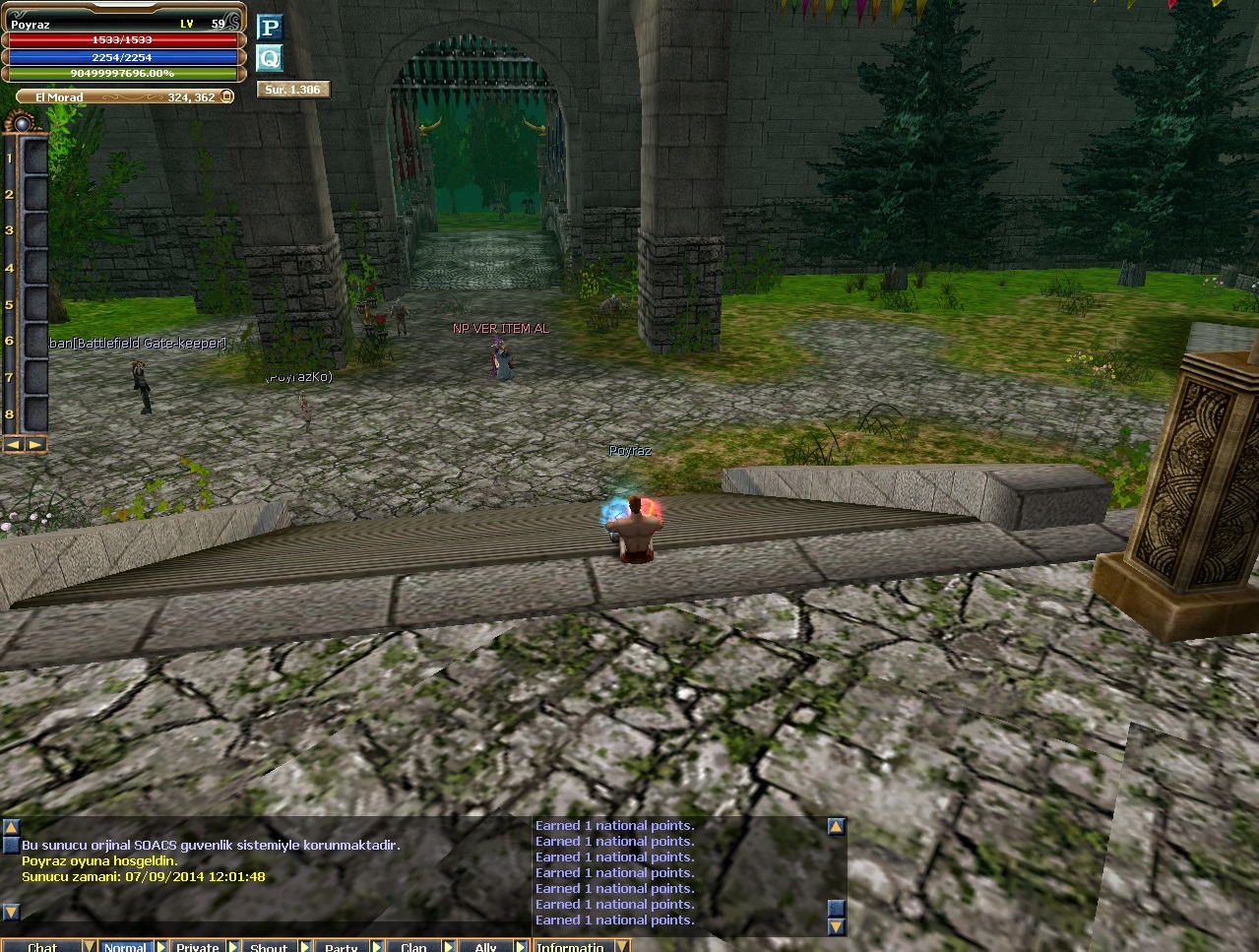Click the information log's down arrow
The height and width of the screenshot is (952, 1259).
836,926
